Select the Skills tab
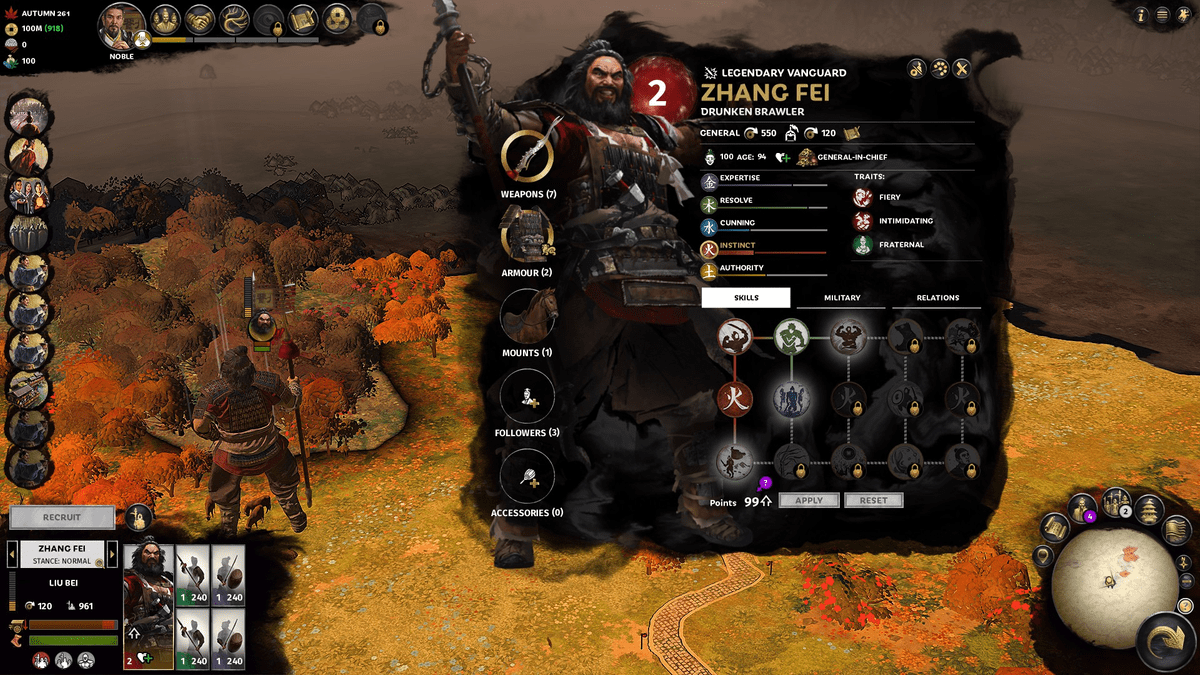 [746, 298]
